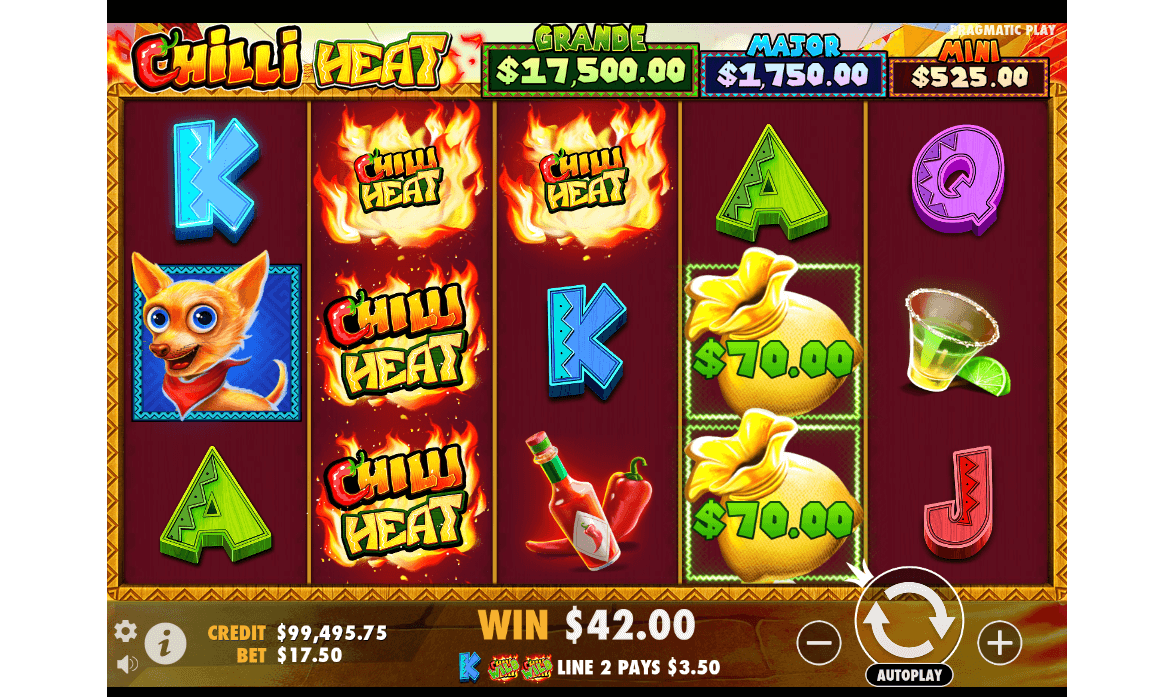This screenshot has height=697, width=1154.
Task: Toggle sound with the speaker icon
Action: [x=127, y=663]
